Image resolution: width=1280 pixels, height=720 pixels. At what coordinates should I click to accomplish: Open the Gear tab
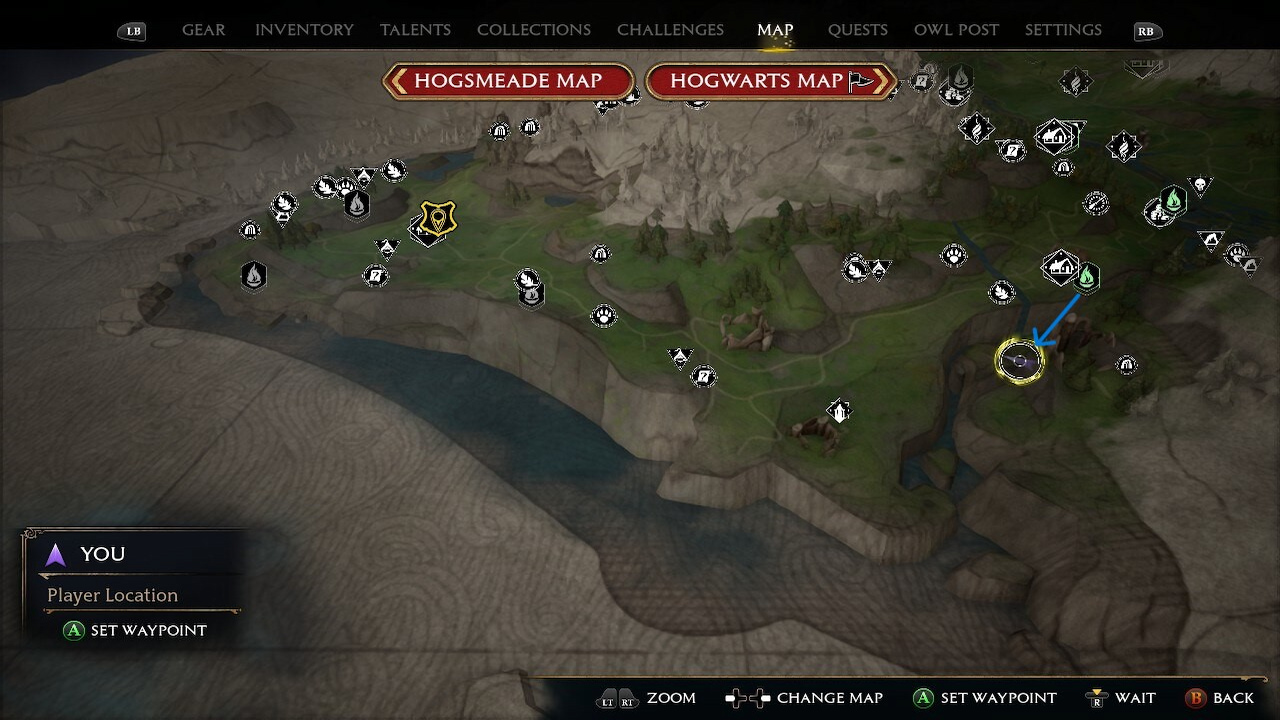(x=203, y=30)
